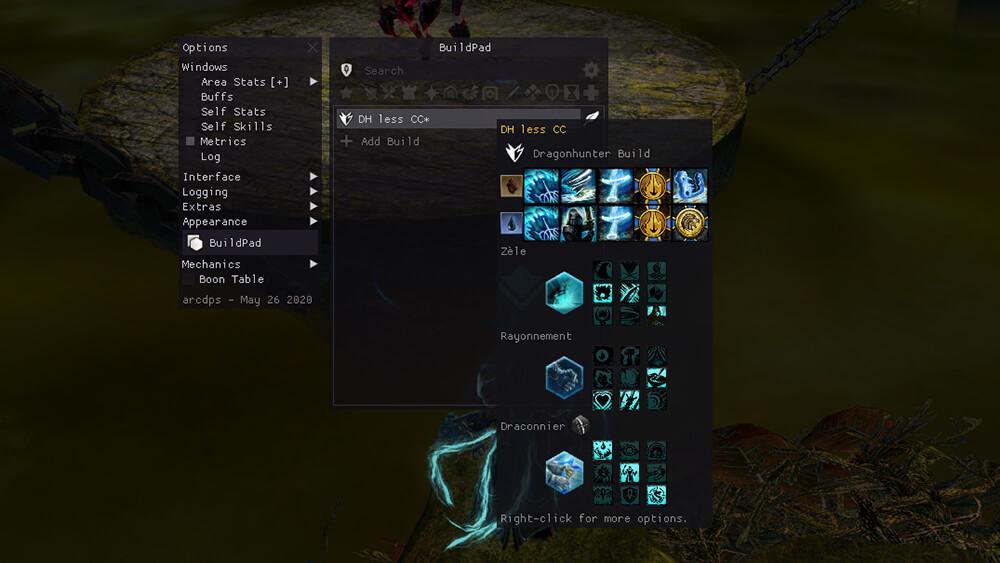
Task: Open the Buffs window entry
Action: (x=217, y=97)
